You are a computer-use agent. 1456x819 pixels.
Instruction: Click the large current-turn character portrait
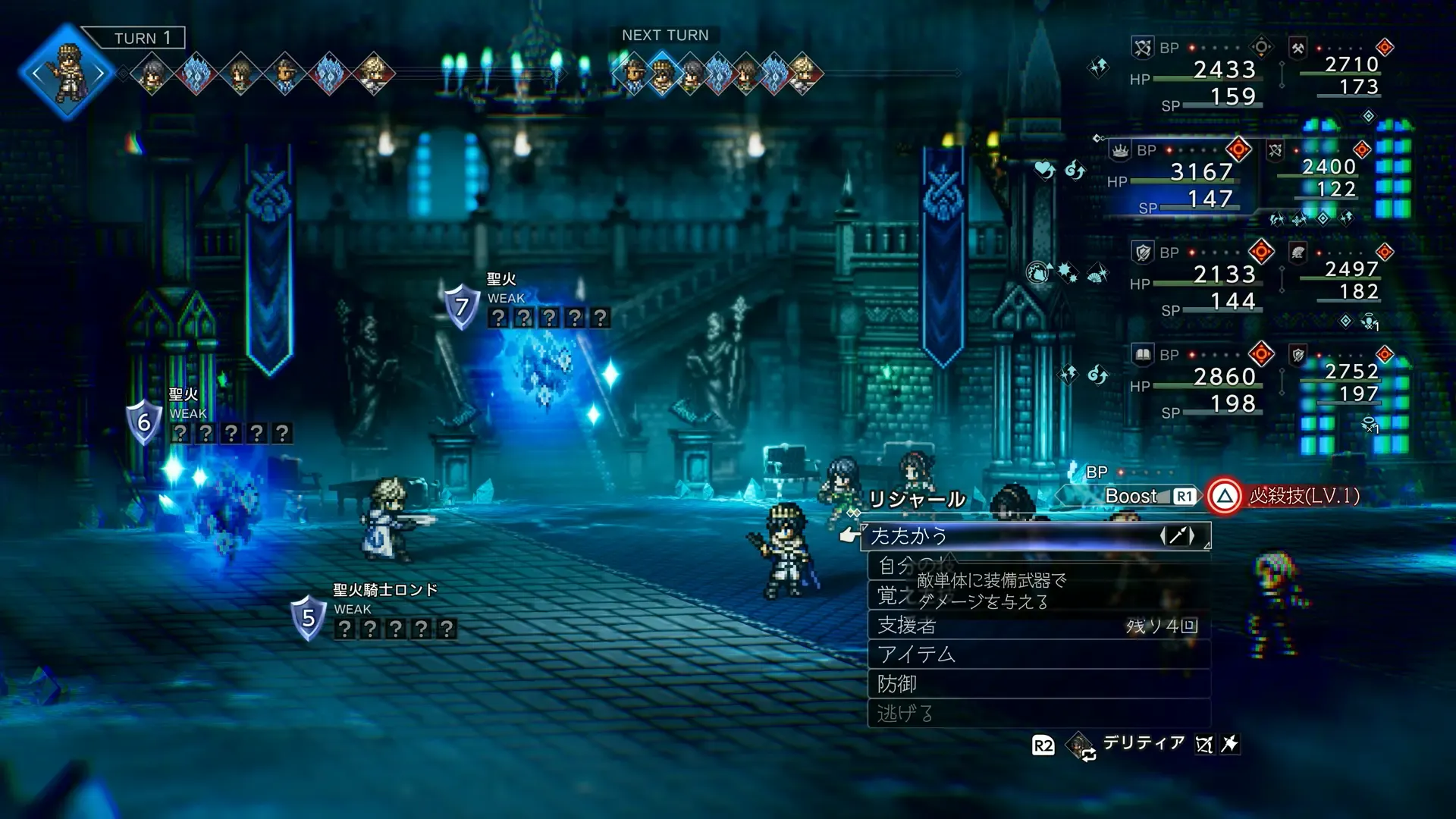67,74
